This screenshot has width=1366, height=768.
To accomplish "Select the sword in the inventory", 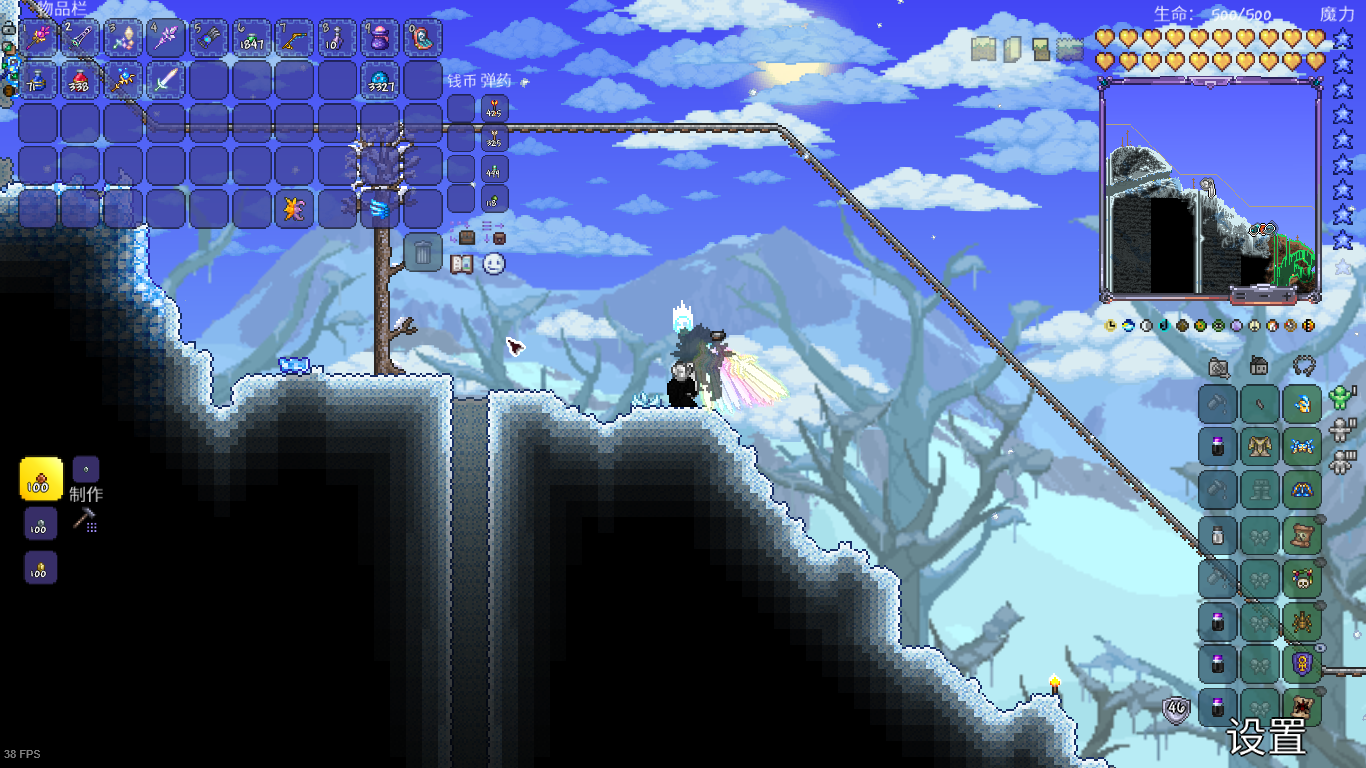I will 166,80.
